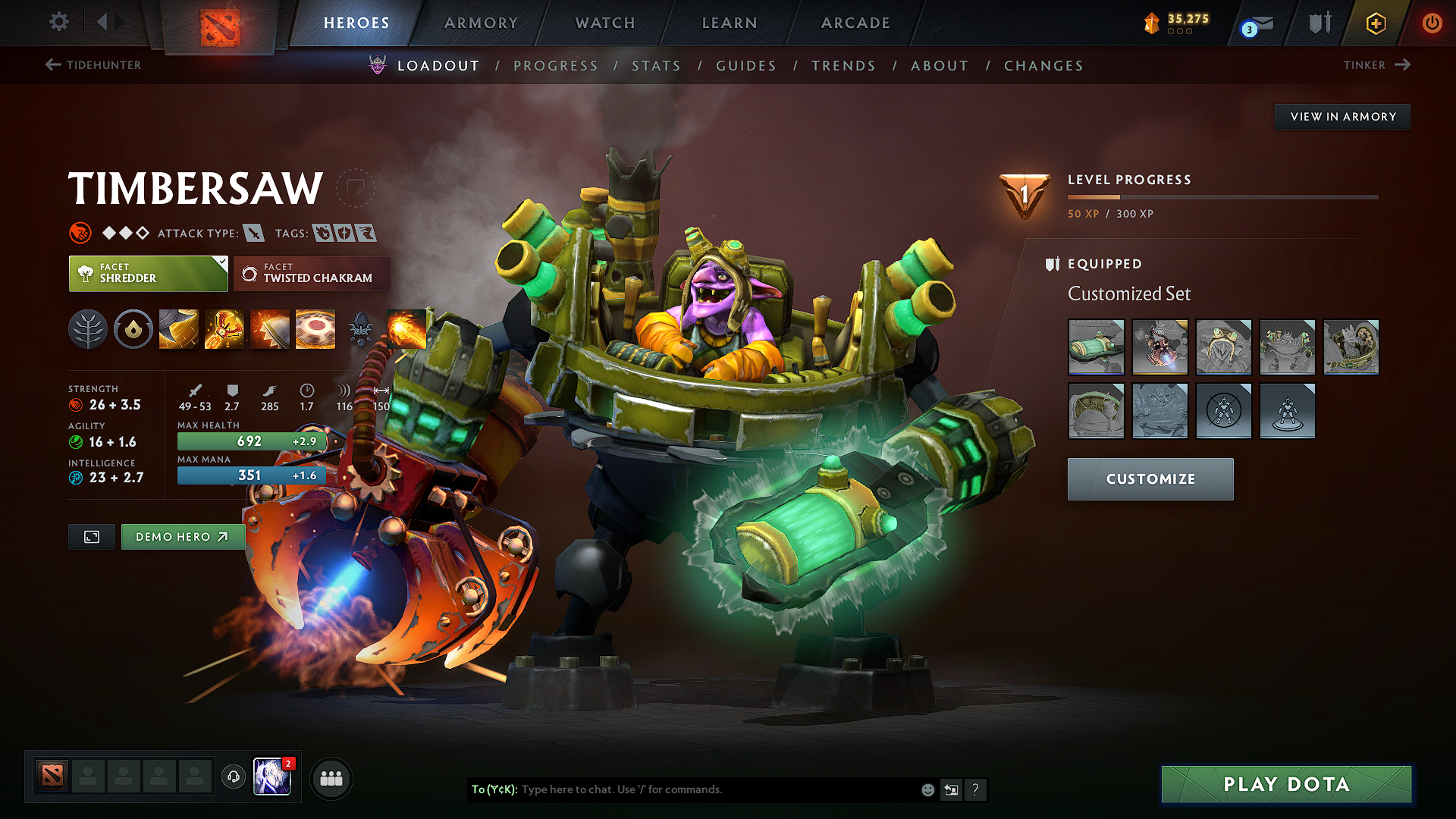Switch to the Armory tab
Viewport: 1456px width, 819px height.
(481, 23)
